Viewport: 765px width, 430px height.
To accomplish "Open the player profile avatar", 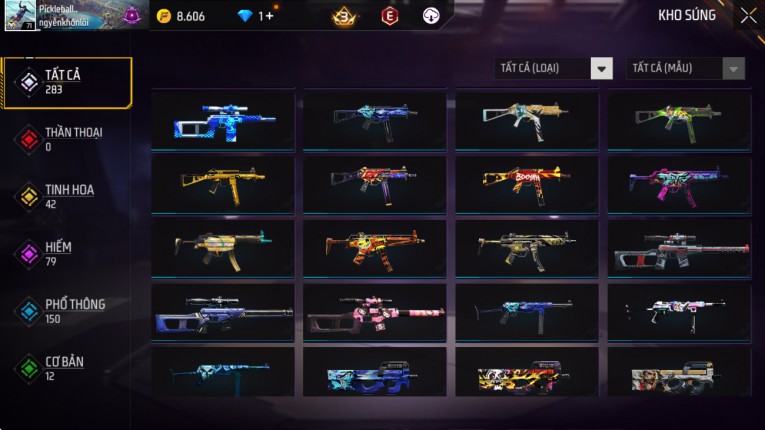I will [19, 16].
